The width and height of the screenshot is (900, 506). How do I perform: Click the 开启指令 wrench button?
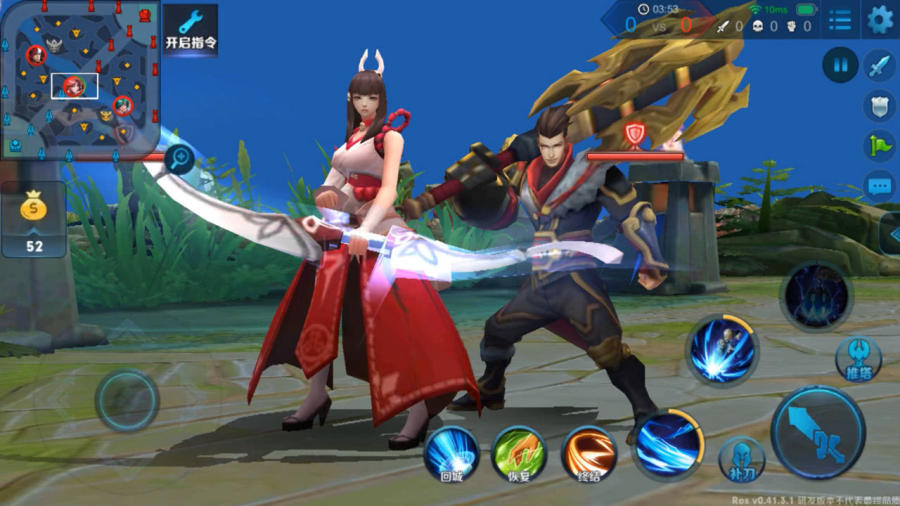190,29
